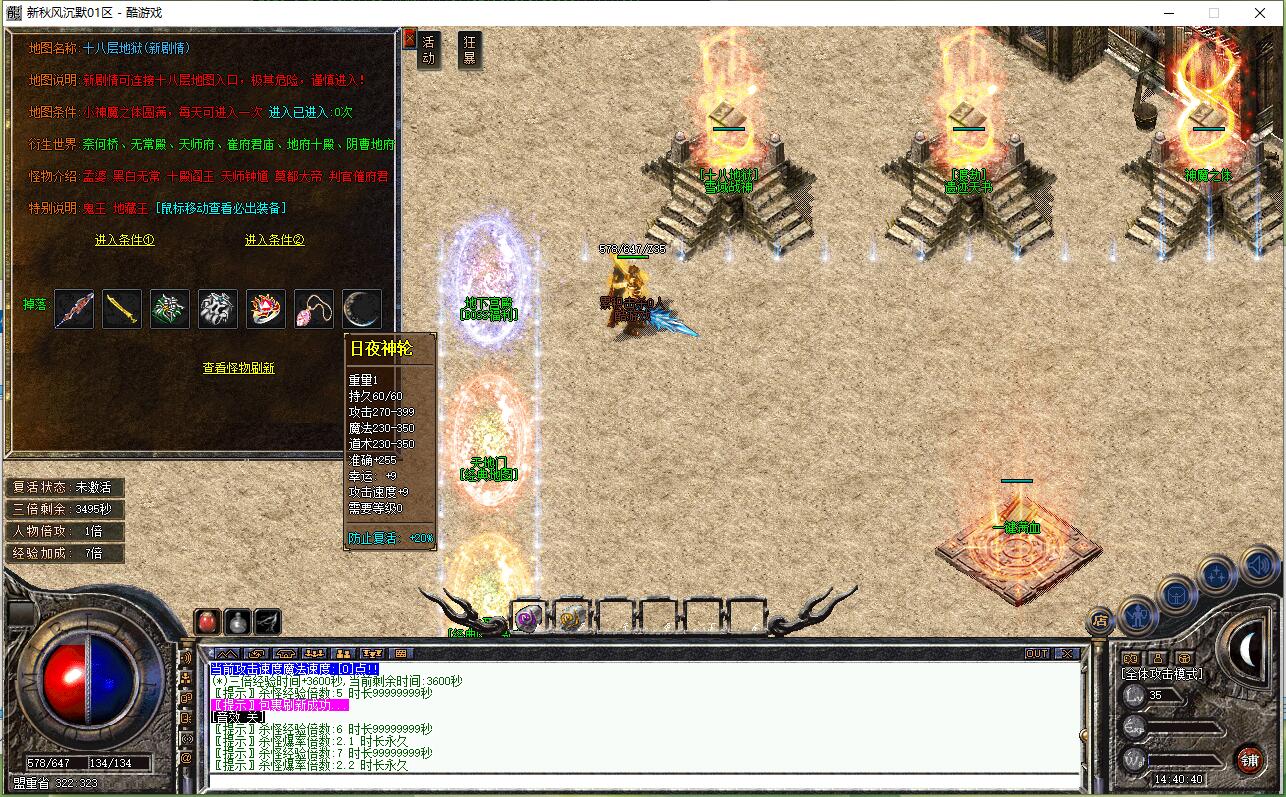Viewport: 1286px width, 797px height.
Task: Click the 进入条件① link
Action: (x=125, y=240)
